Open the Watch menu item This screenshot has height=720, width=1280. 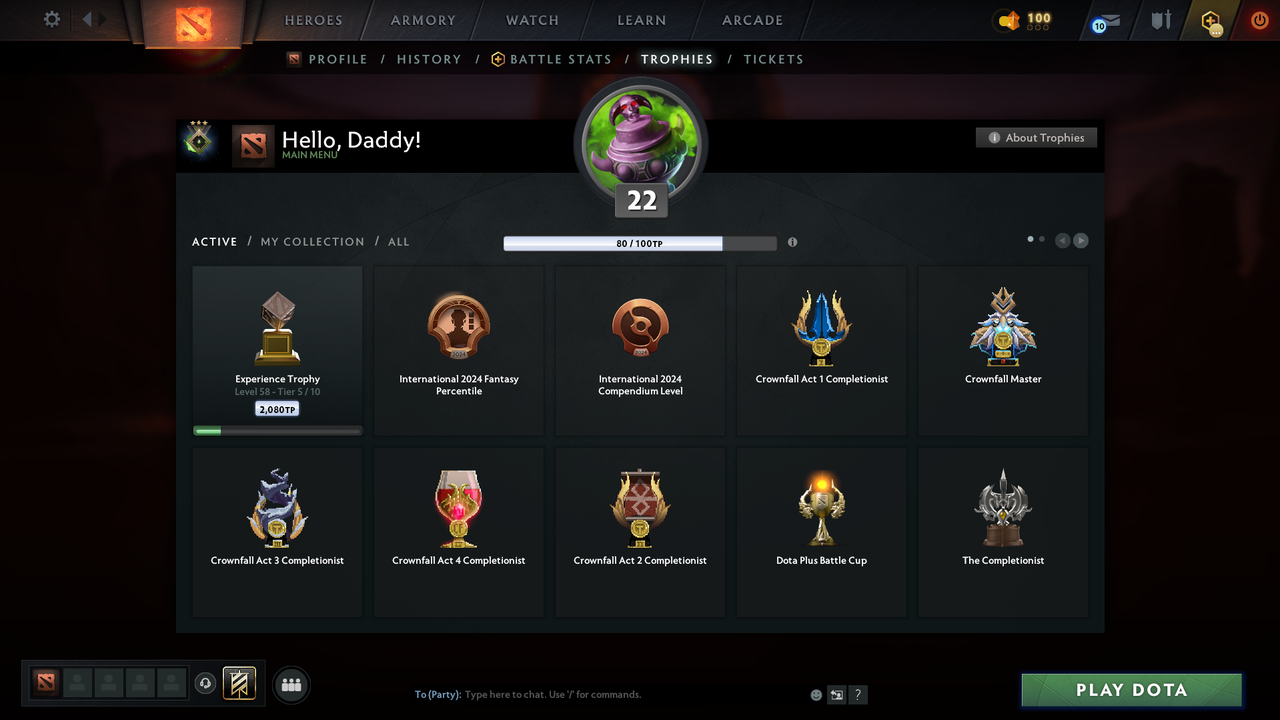[x=532, y=20]
